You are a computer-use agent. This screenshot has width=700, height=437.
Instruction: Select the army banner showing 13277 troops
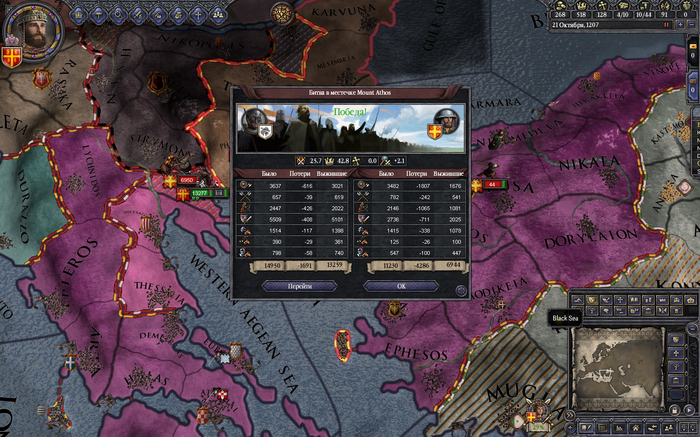point(199,193)
